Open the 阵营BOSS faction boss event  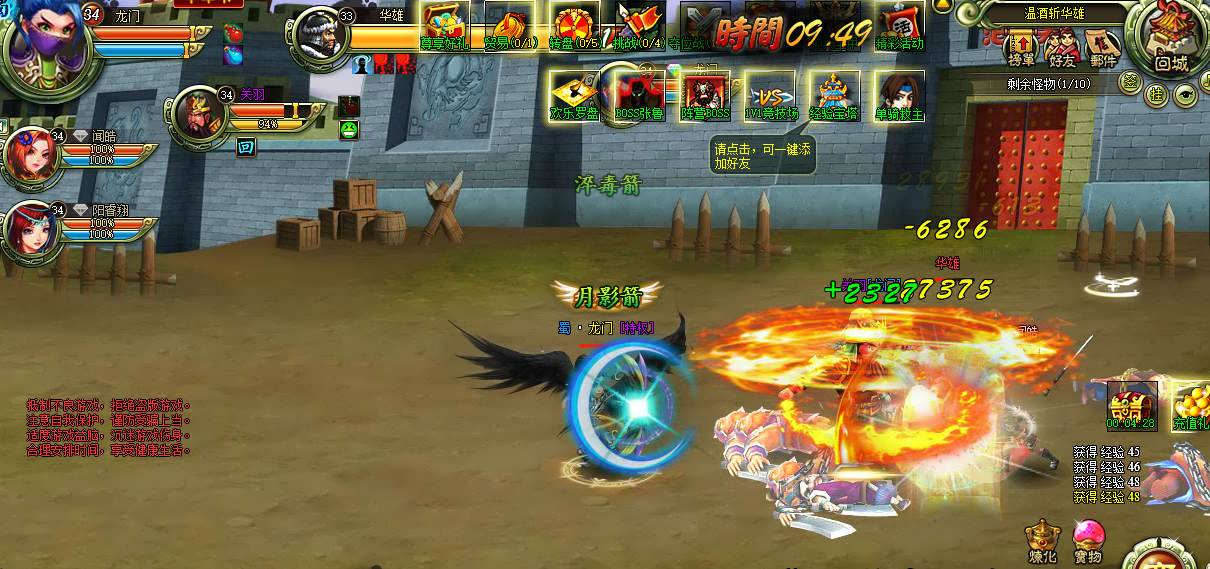pos(705,95)
